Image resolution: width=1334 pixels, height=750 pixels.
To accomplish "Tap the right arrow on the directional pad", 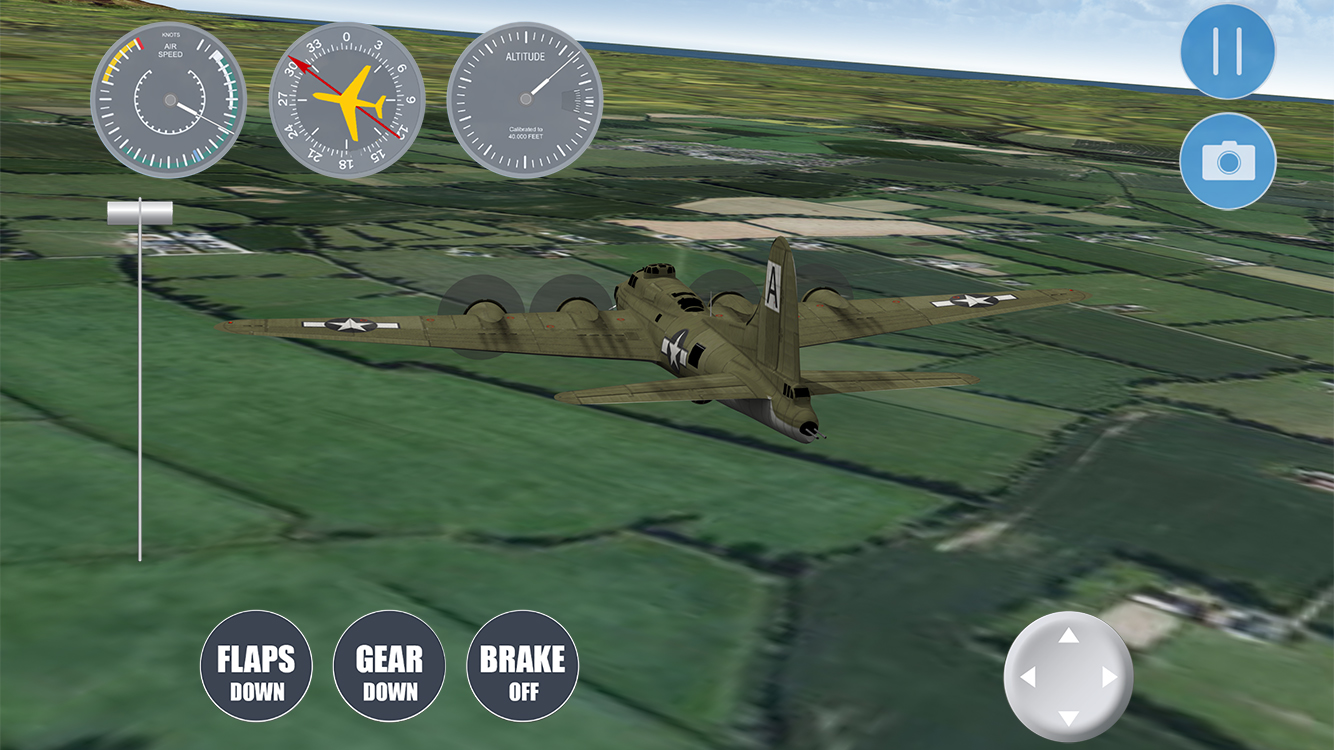I will 1109,677.
